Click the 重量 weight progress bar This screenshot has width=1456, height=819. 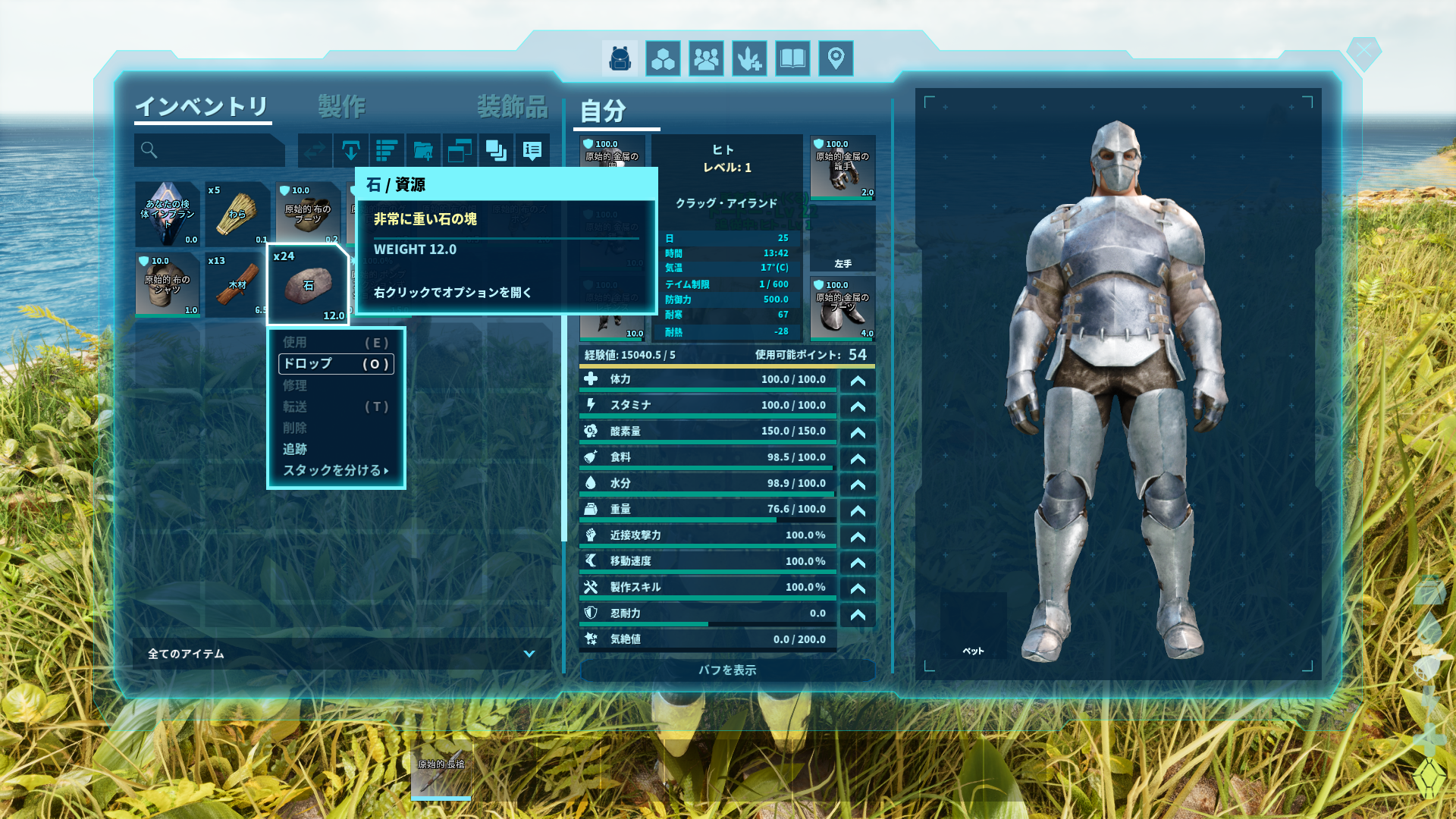(705, 509)
